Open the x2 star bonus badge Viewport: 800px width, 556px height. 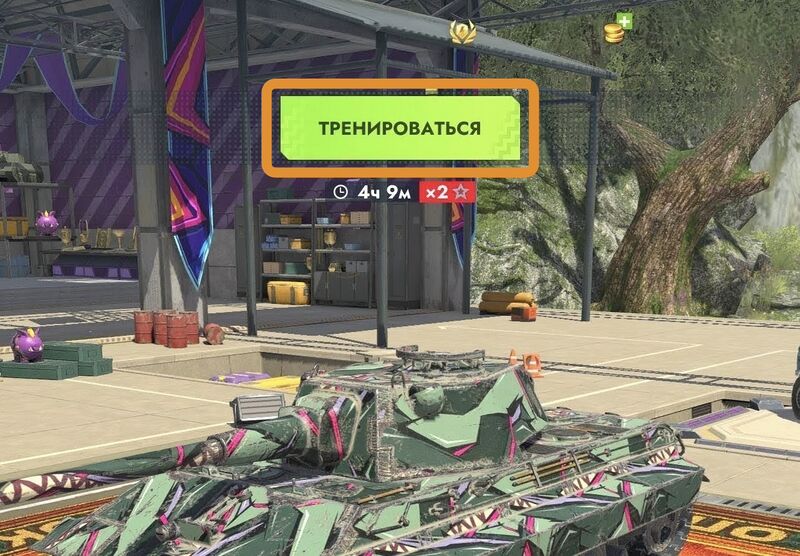coord(447,190)
